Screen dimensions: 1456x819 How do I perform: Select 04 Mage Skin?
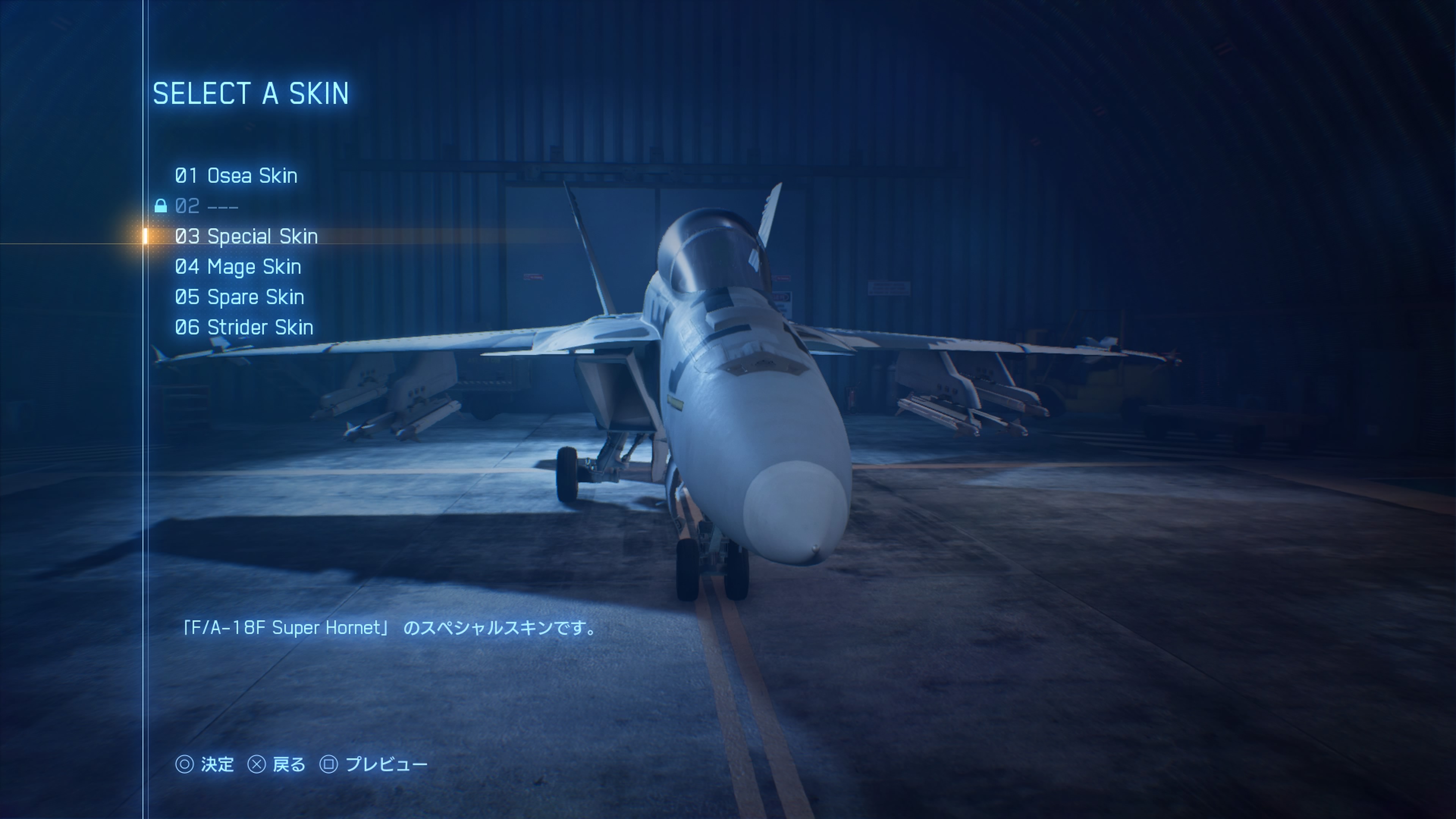[238, 267]
